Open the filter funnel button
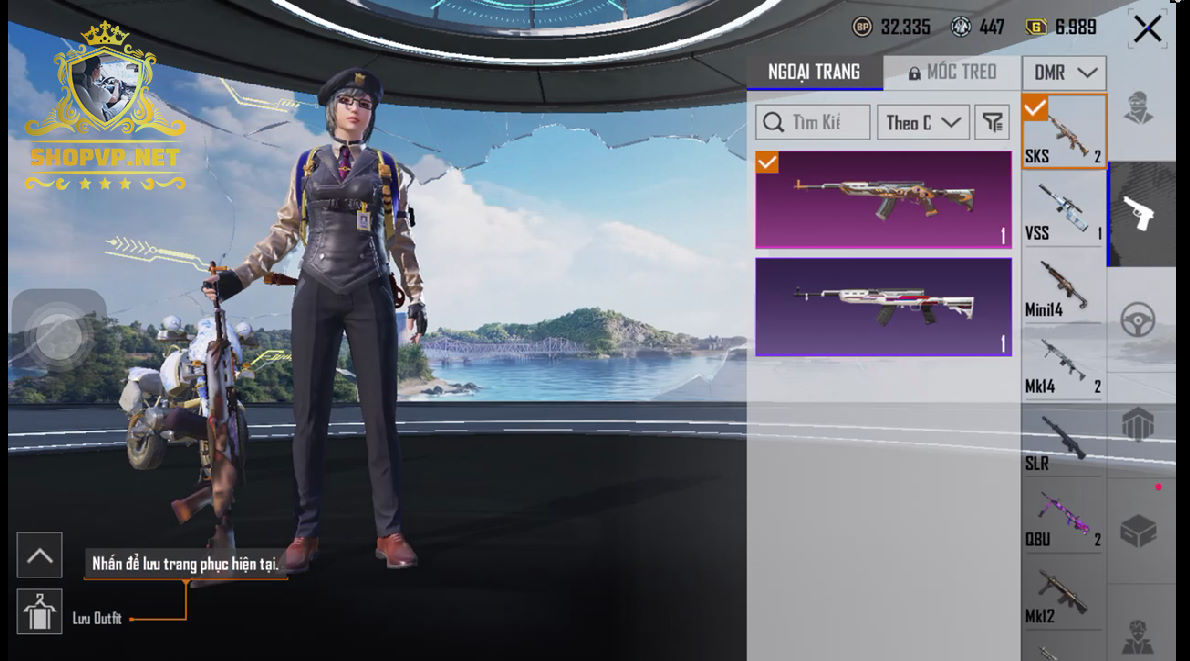1190x661 pixels. click(x=992, y=123)
